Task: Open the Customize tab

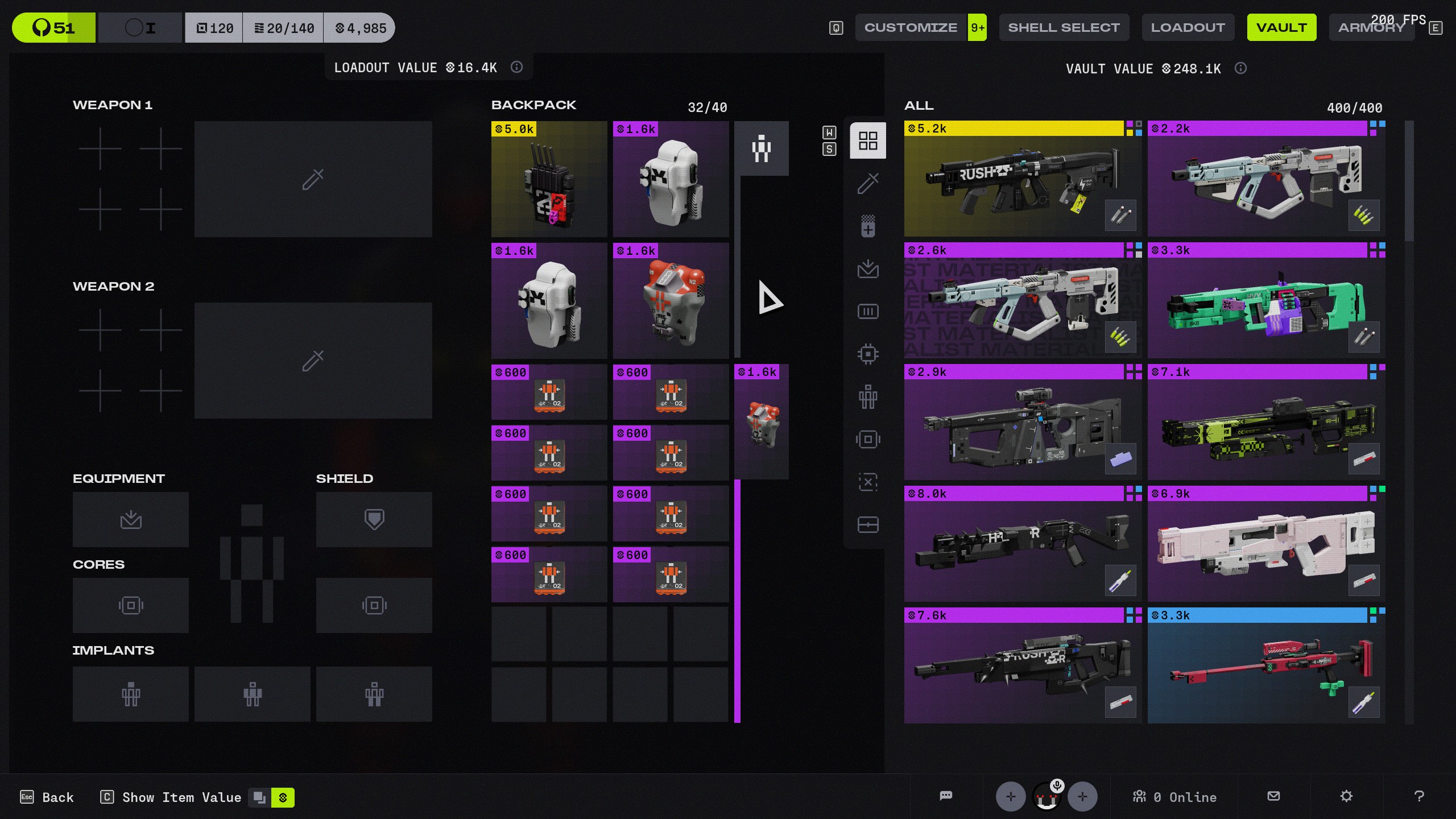Action: pyautogui.click(x=910, y=27)
